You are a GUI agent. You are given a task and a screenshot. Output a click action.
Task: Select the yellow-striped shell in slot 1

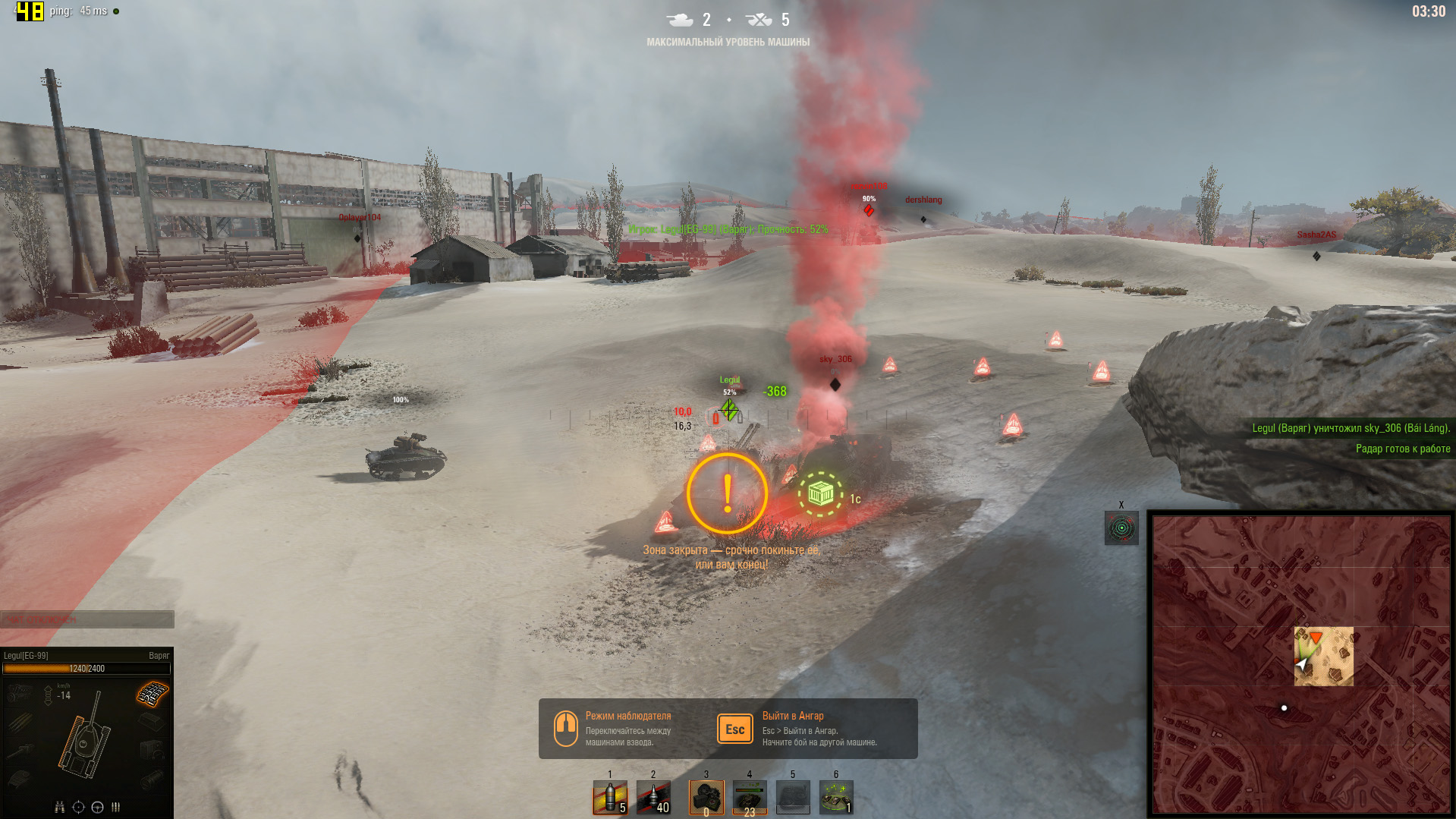[x=609, y=798]
